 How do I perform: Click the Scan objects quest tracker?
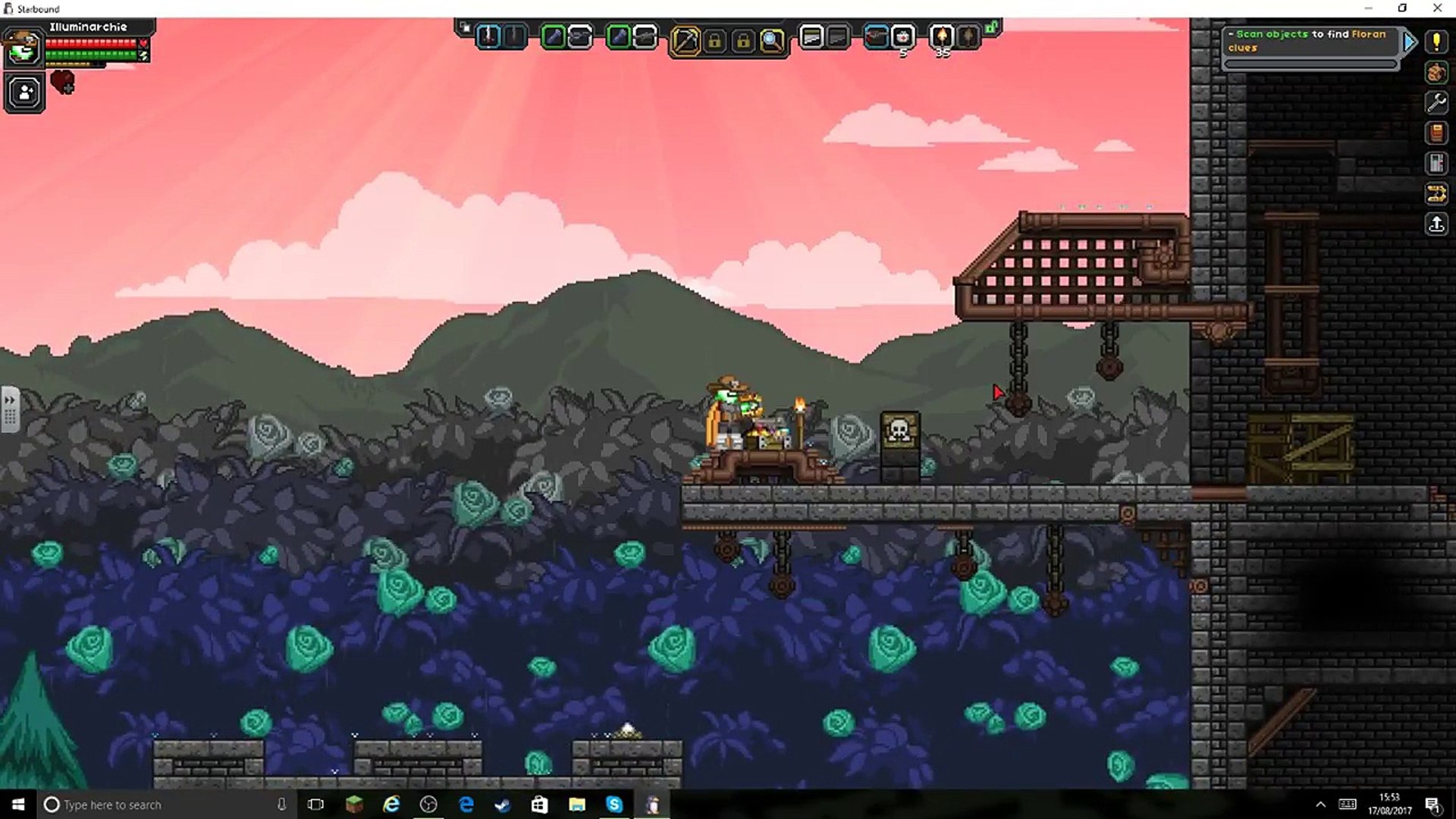[x=1310, y=41]
